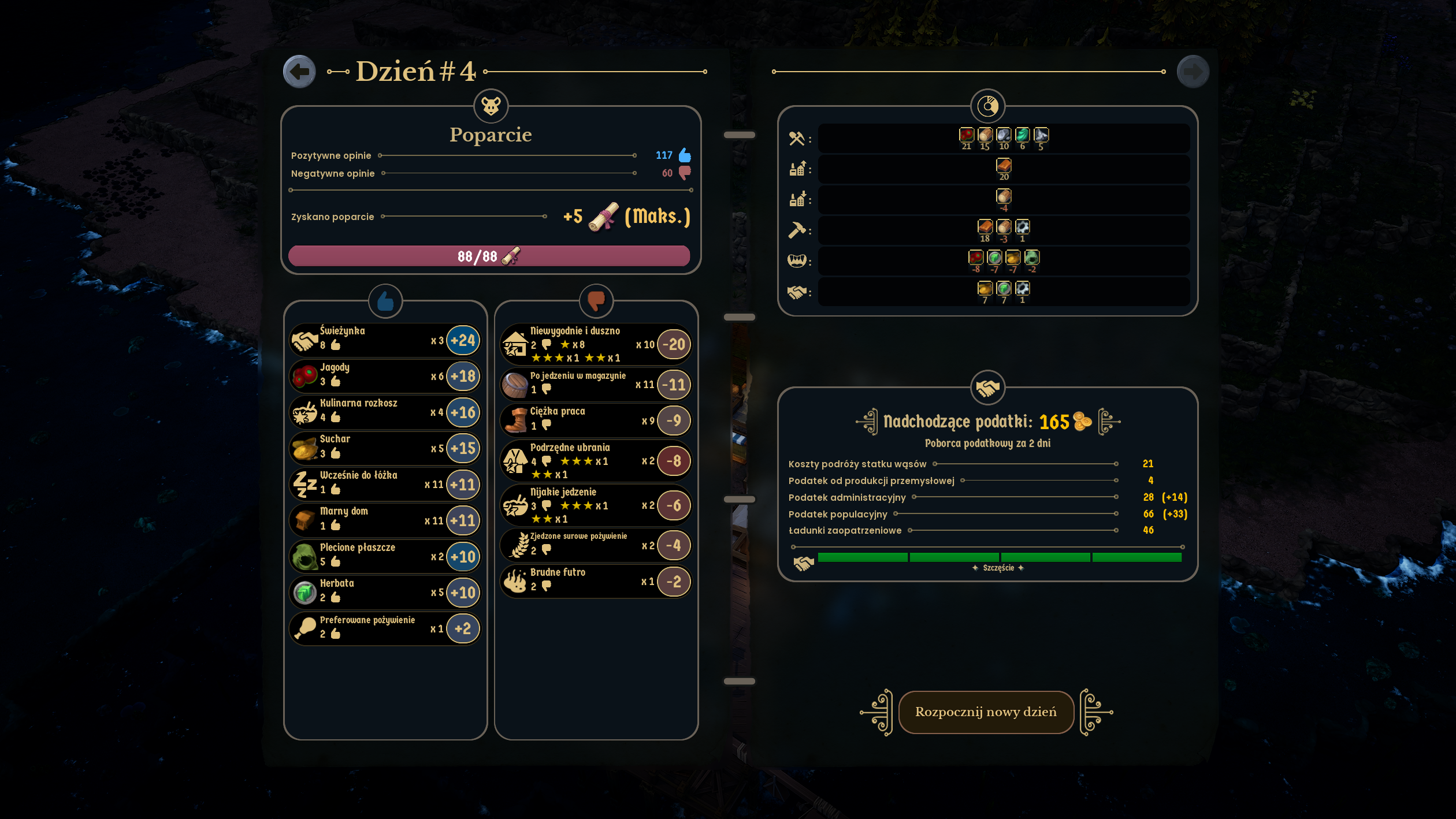Select the Niewygodnie i duszno negative row
Image resolution: width=1456 pixels, height=819 pixels.
[595, 344]
